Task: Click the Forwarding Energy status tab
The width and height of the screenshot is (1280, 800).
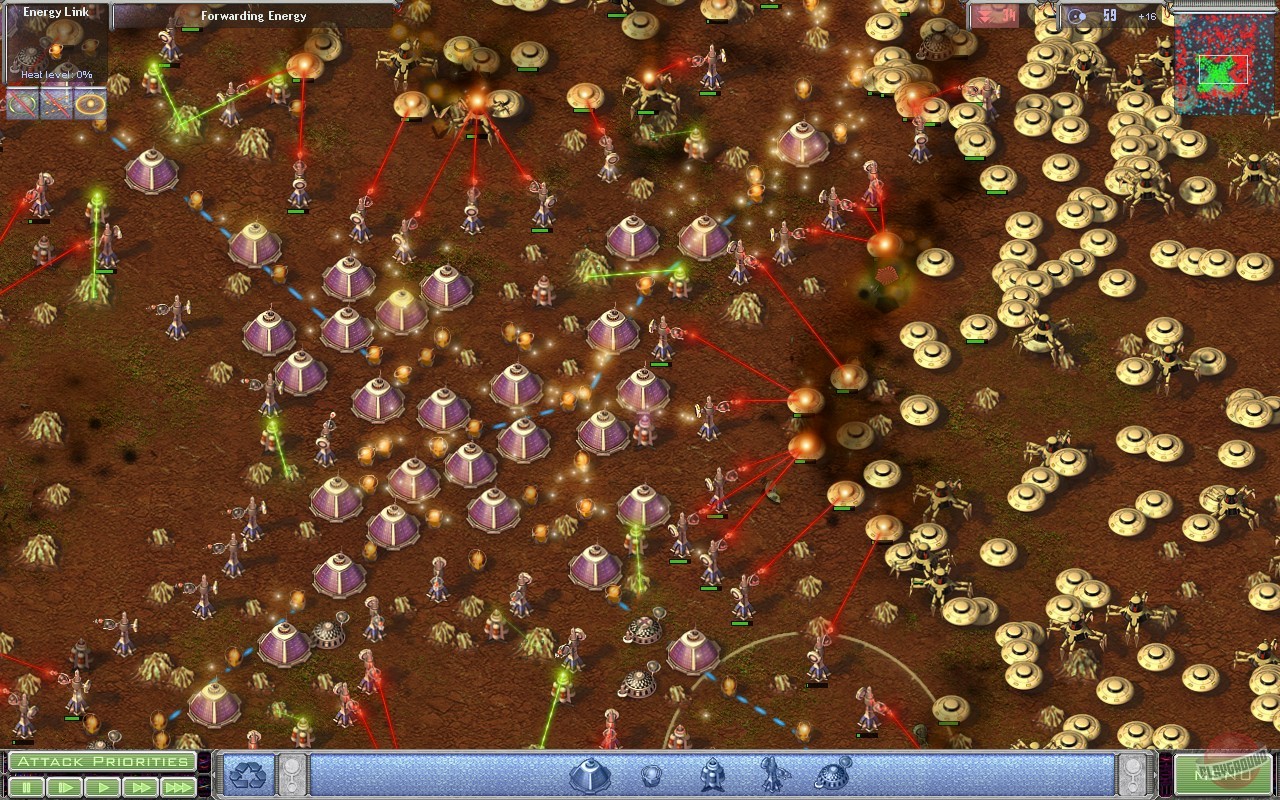Action: point(253,16)
